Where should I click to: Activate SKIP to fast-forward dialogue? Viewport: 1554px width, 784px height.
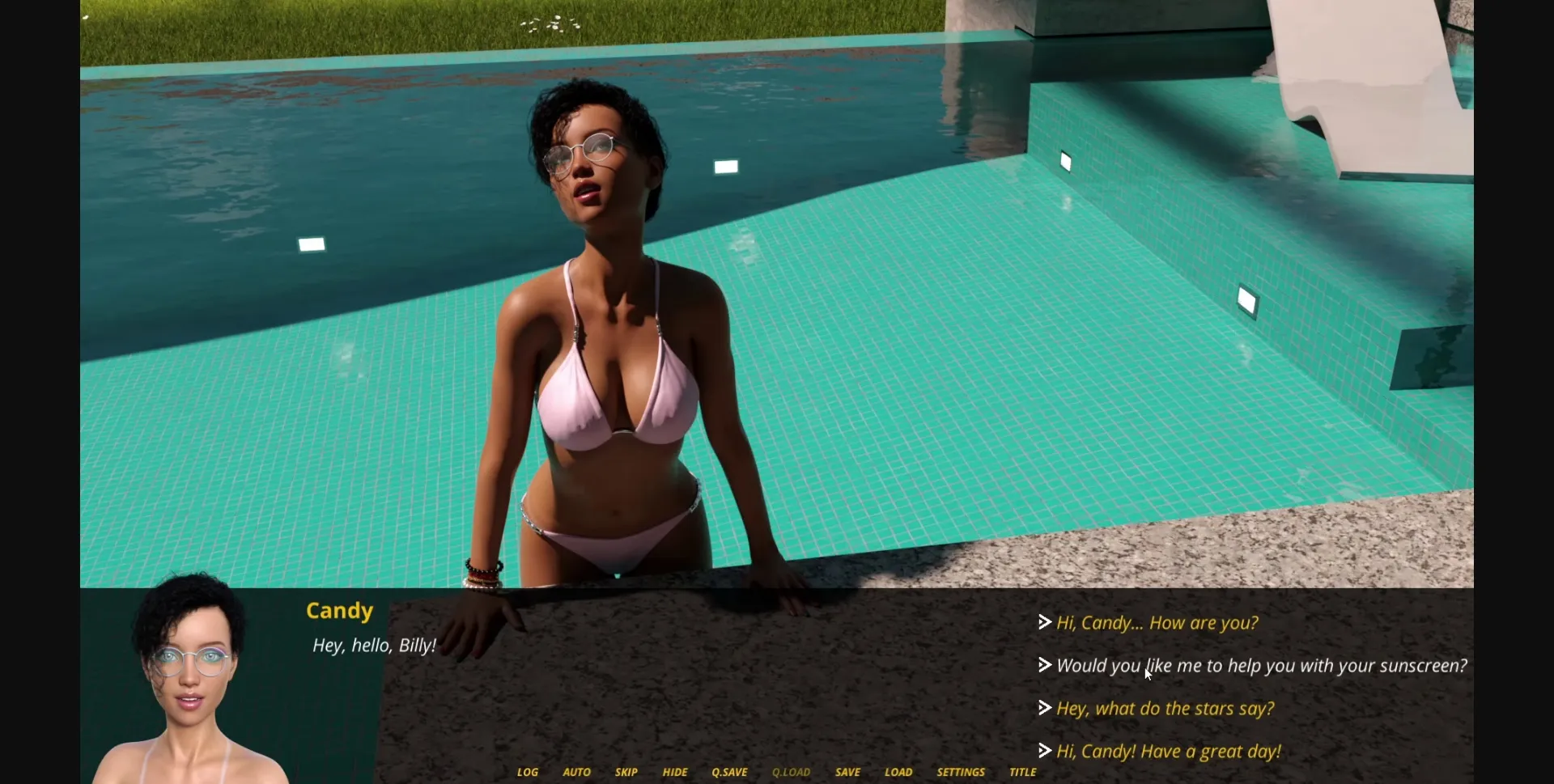pos(626,772)
